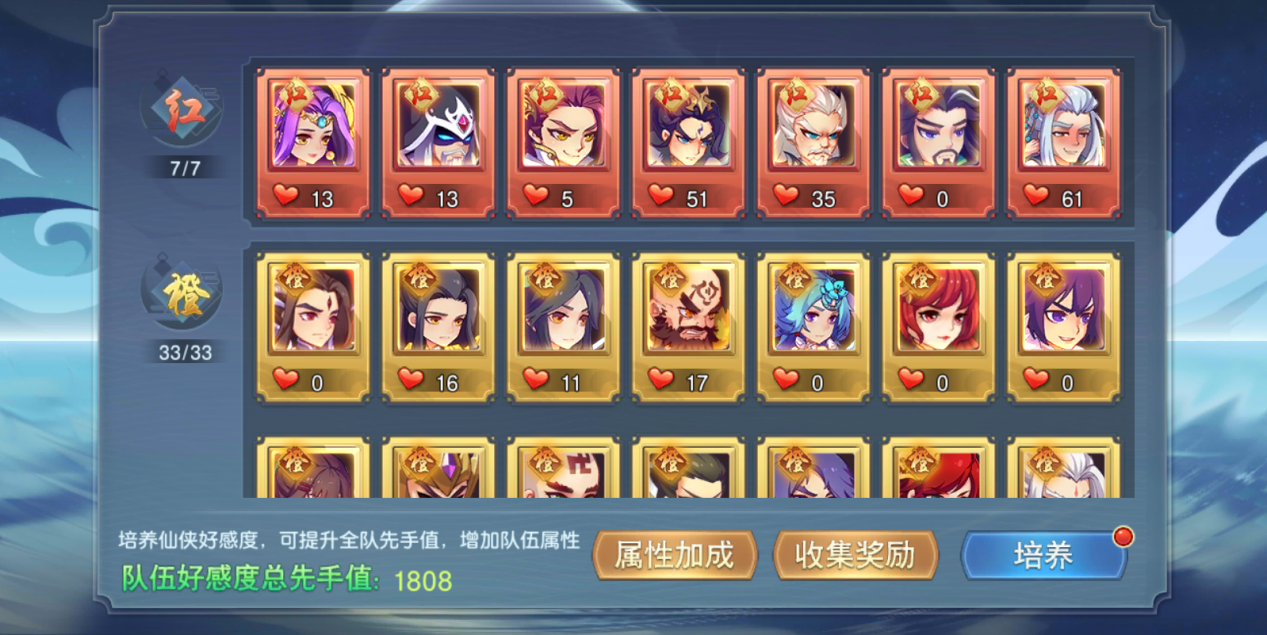1267x635 pixels.
Task: Select the white-bearded red hero with 35 affection
Action: (x=813, y=142)
